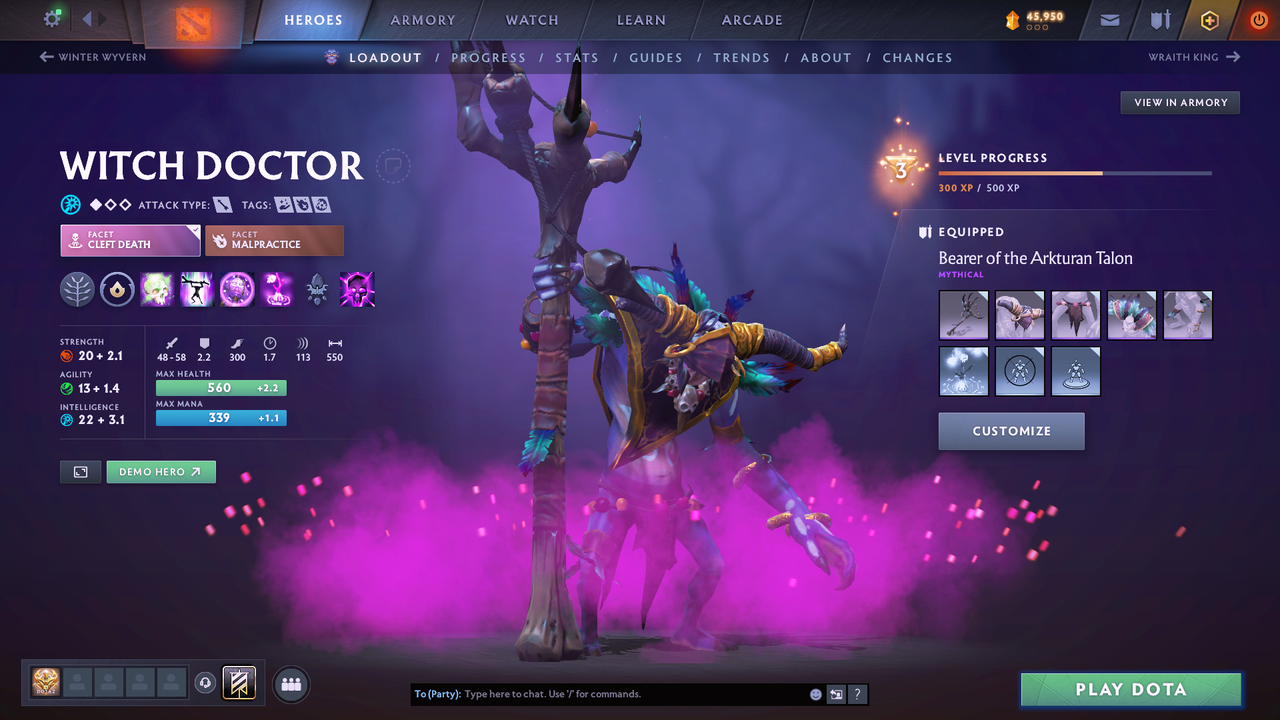Click the power/exit icon top right corner
The height and width of the screenshot is (720, 1280).
1257,20
